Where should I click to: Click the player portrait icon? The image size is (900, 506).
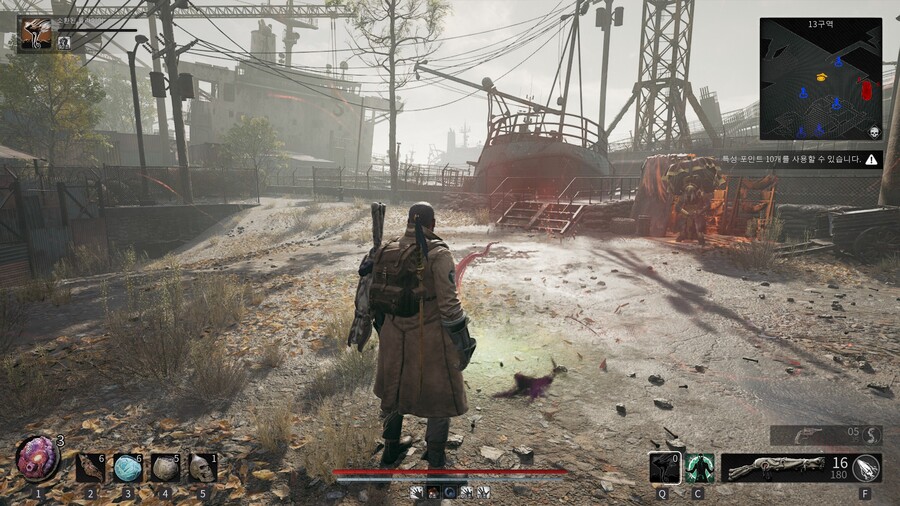click(x=35, y=33)
